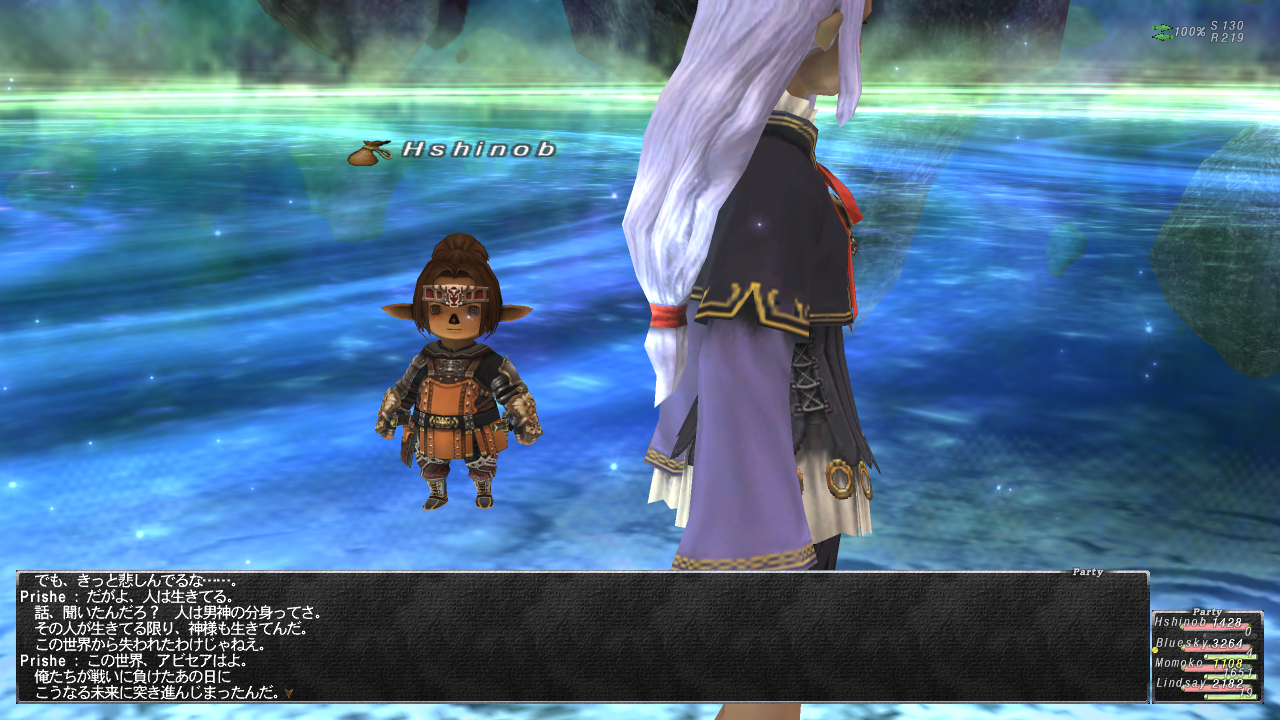
Task: Advance Prishe's dialogue with the arrow
Action: [x=289, y=692]
